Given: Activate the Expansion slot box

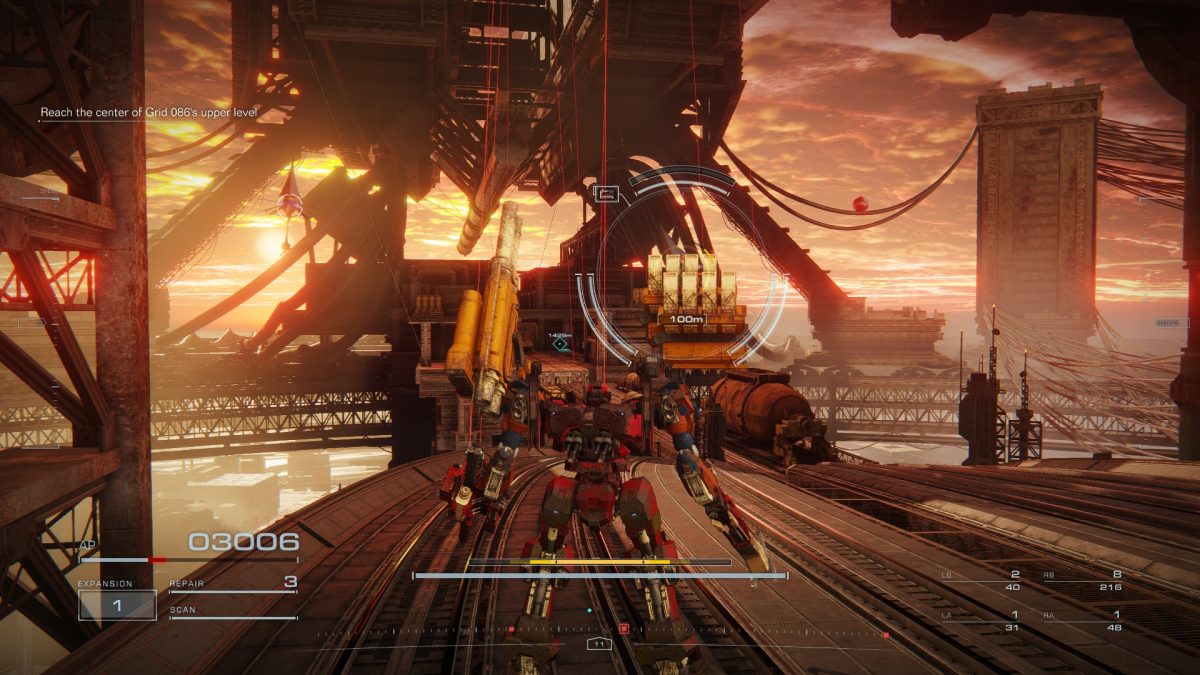Looking at the screenshot, I should pos(117,605).
